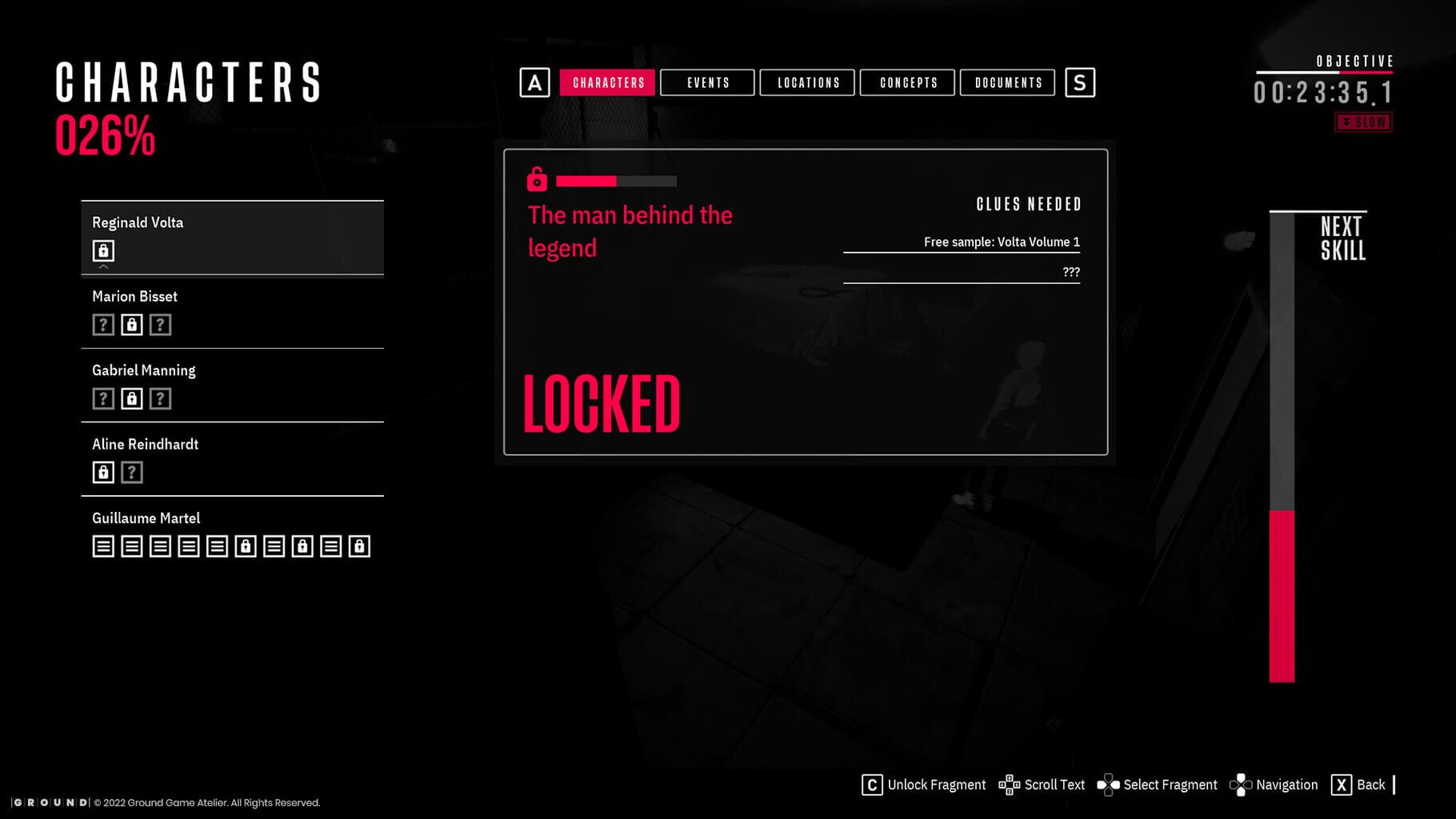The height and width of the screenshot is (819, 1456).
Task: Click the red unlocked padlock icon above the fragment title
Action: 536,181
